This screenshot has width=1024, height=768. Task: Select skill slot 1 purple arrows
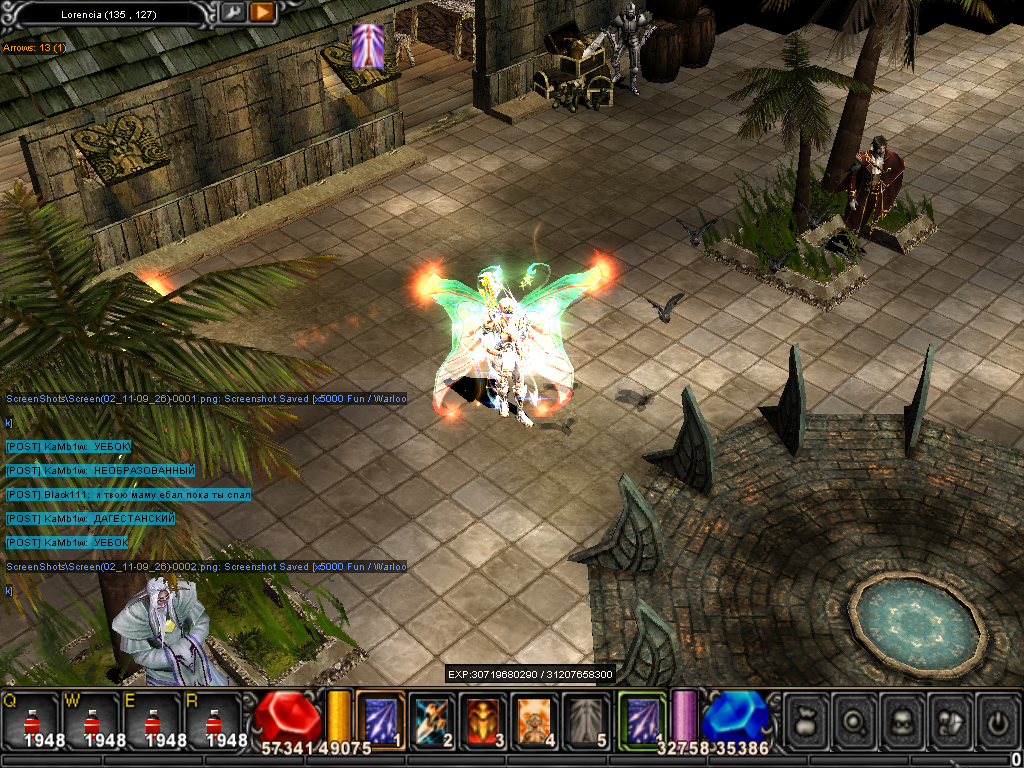pos(380,720)
